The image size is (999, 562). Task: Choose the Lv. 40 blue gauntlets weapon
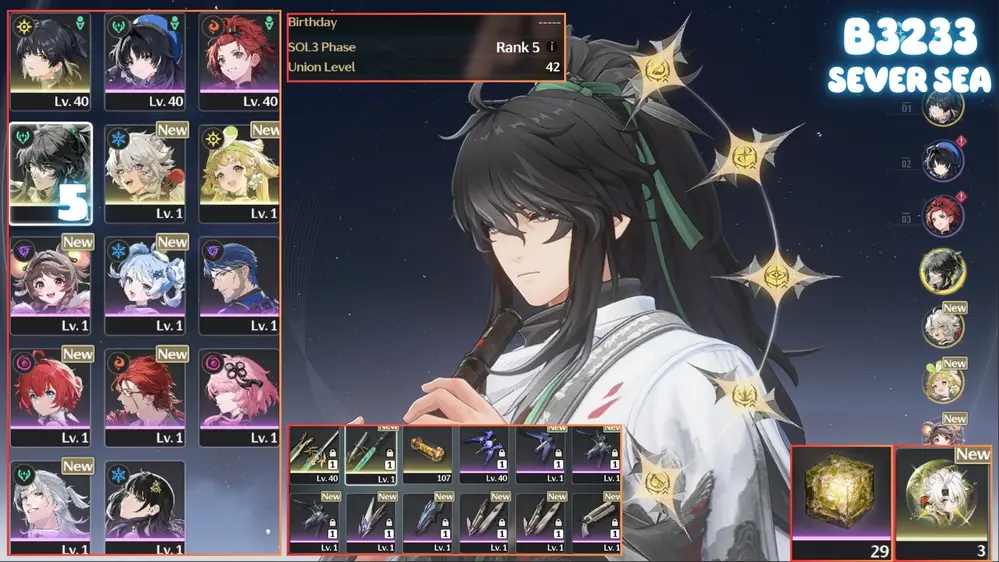coord(485,456)
